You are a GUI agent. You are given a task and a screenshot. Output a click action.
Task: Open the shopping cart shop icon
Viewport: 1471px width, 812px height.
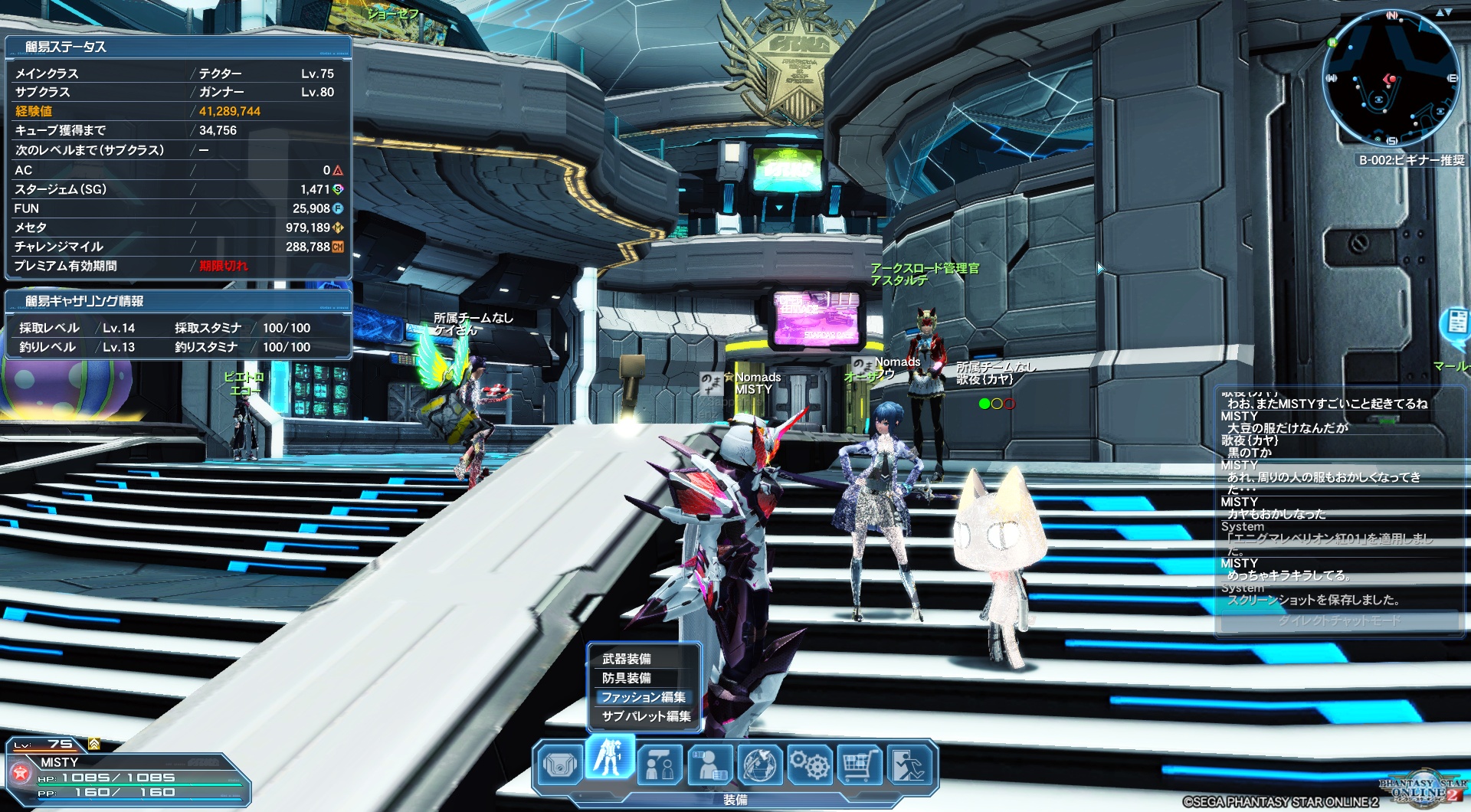[860, 765]
